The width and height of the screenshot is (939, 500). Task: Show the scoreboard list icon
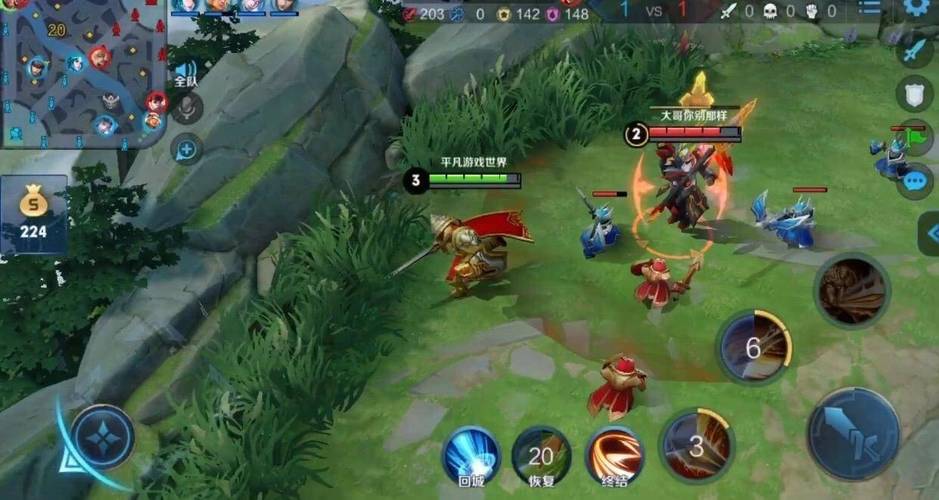point(870,9)
